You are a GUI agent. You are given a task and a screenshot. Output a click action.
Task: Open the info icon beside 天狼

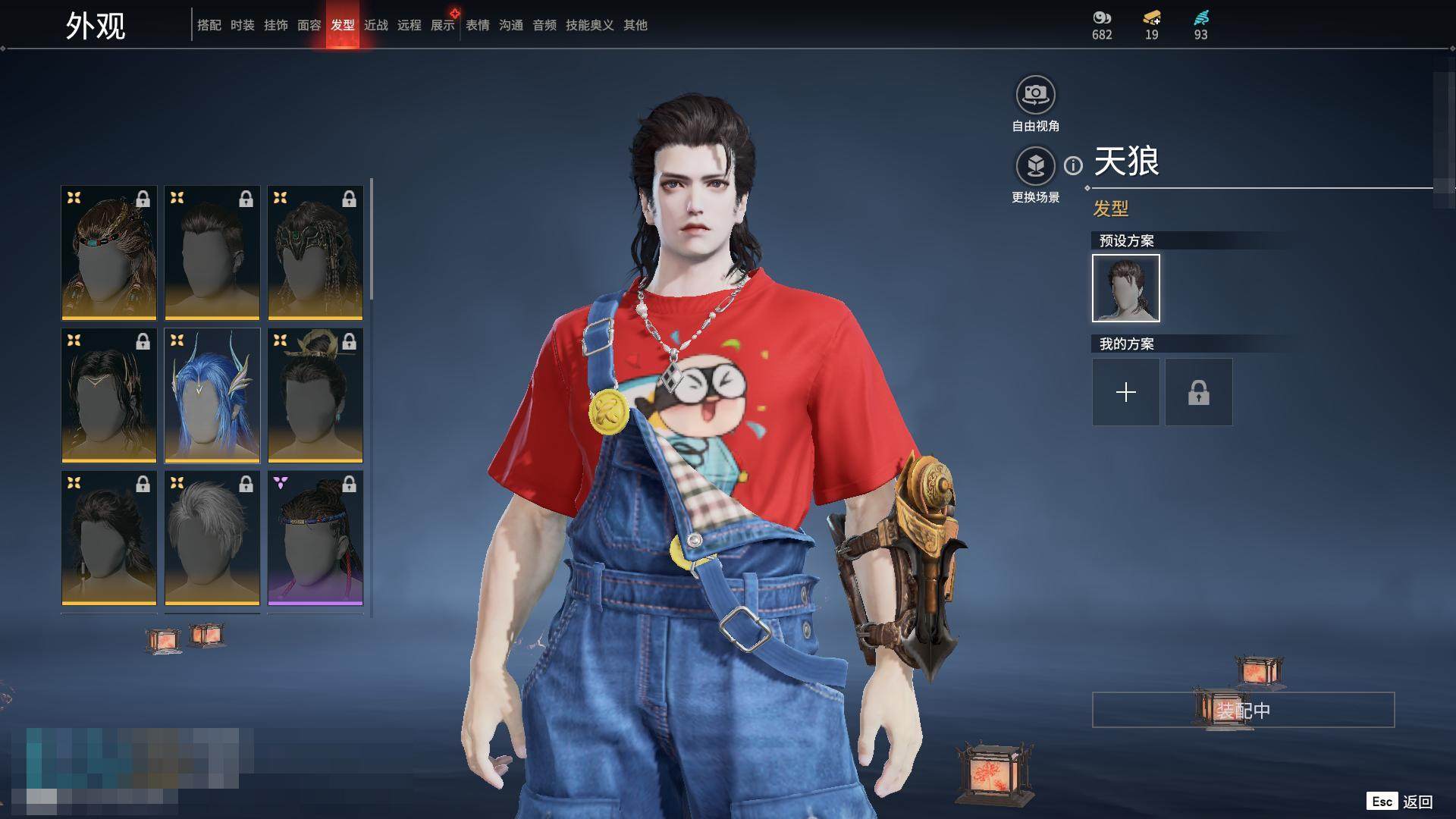(1073, 165)
